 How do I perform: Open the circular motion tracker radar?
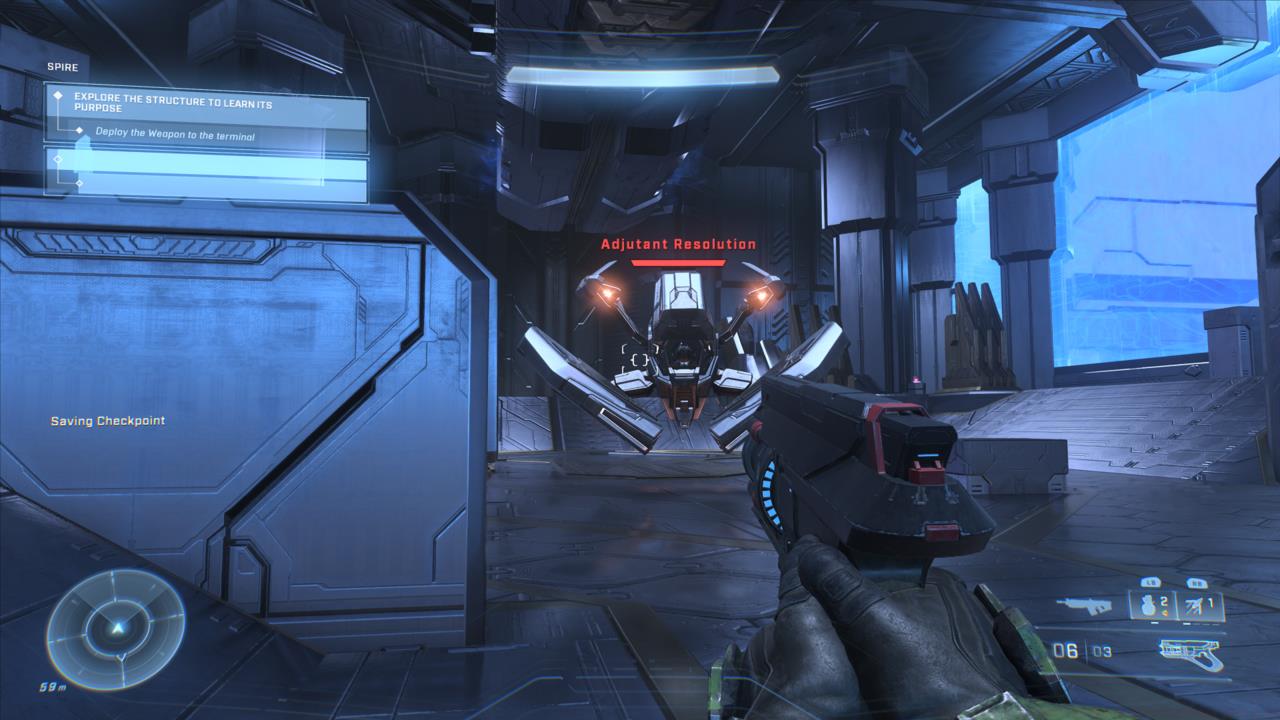(x=116, y=629)
